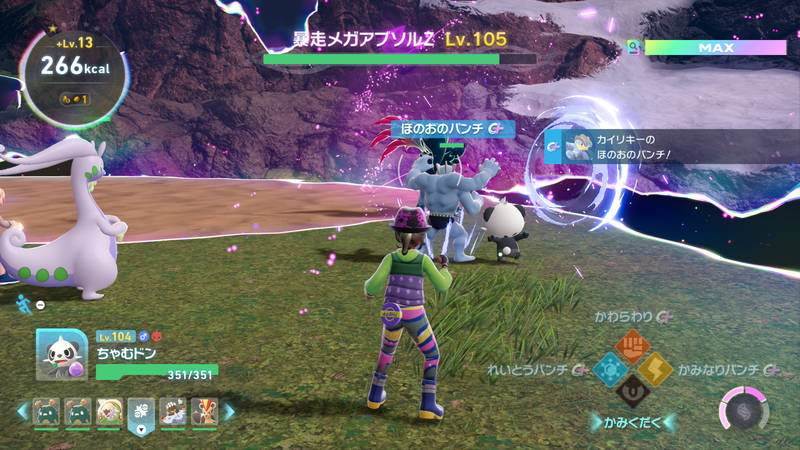Image resolution: width=800 pixels, height=450 pixels.
Task: Choose the orange-maned Pokémon party slot
Action: 205,411
